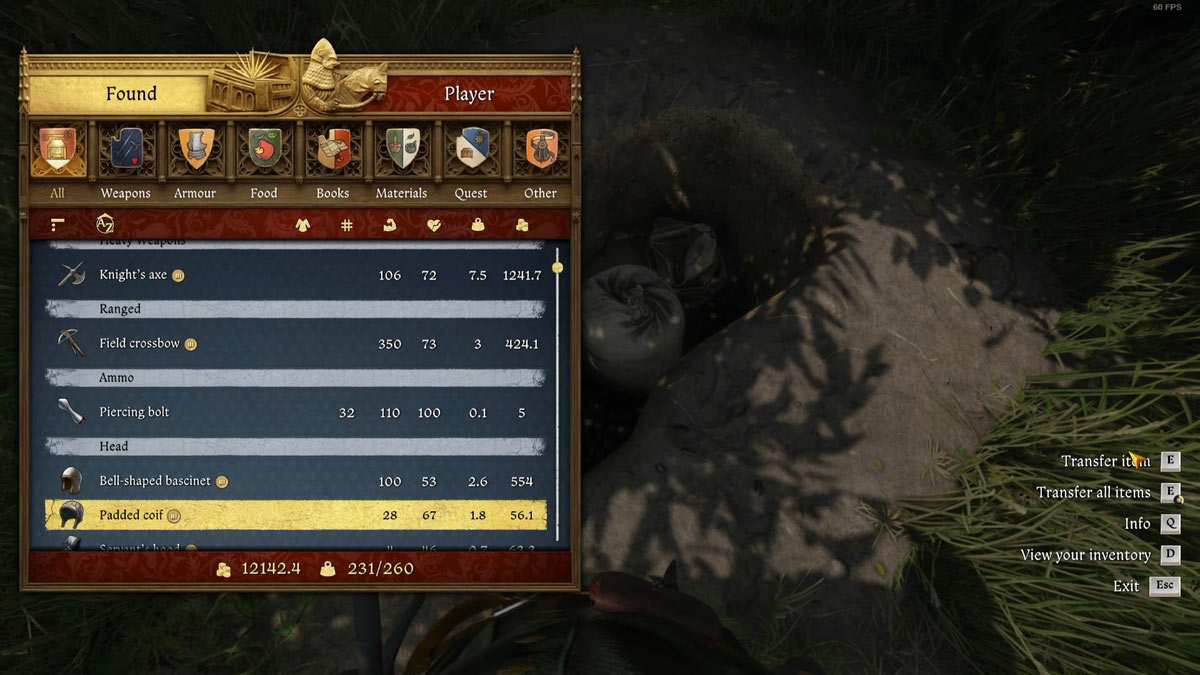Click the item list scrollbar handle
The height and width of the screenshot is (675, 1200).
[557, 268]
